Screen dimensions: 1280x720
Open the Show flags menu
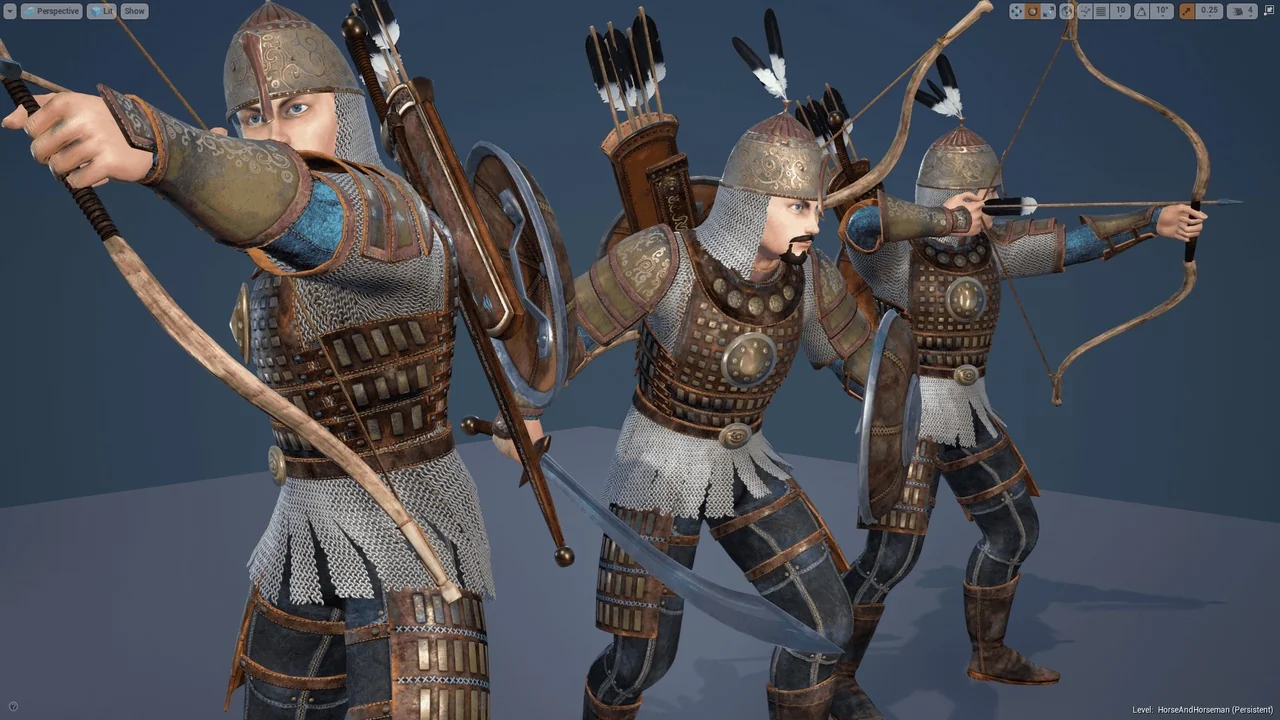tap(134, 11)
